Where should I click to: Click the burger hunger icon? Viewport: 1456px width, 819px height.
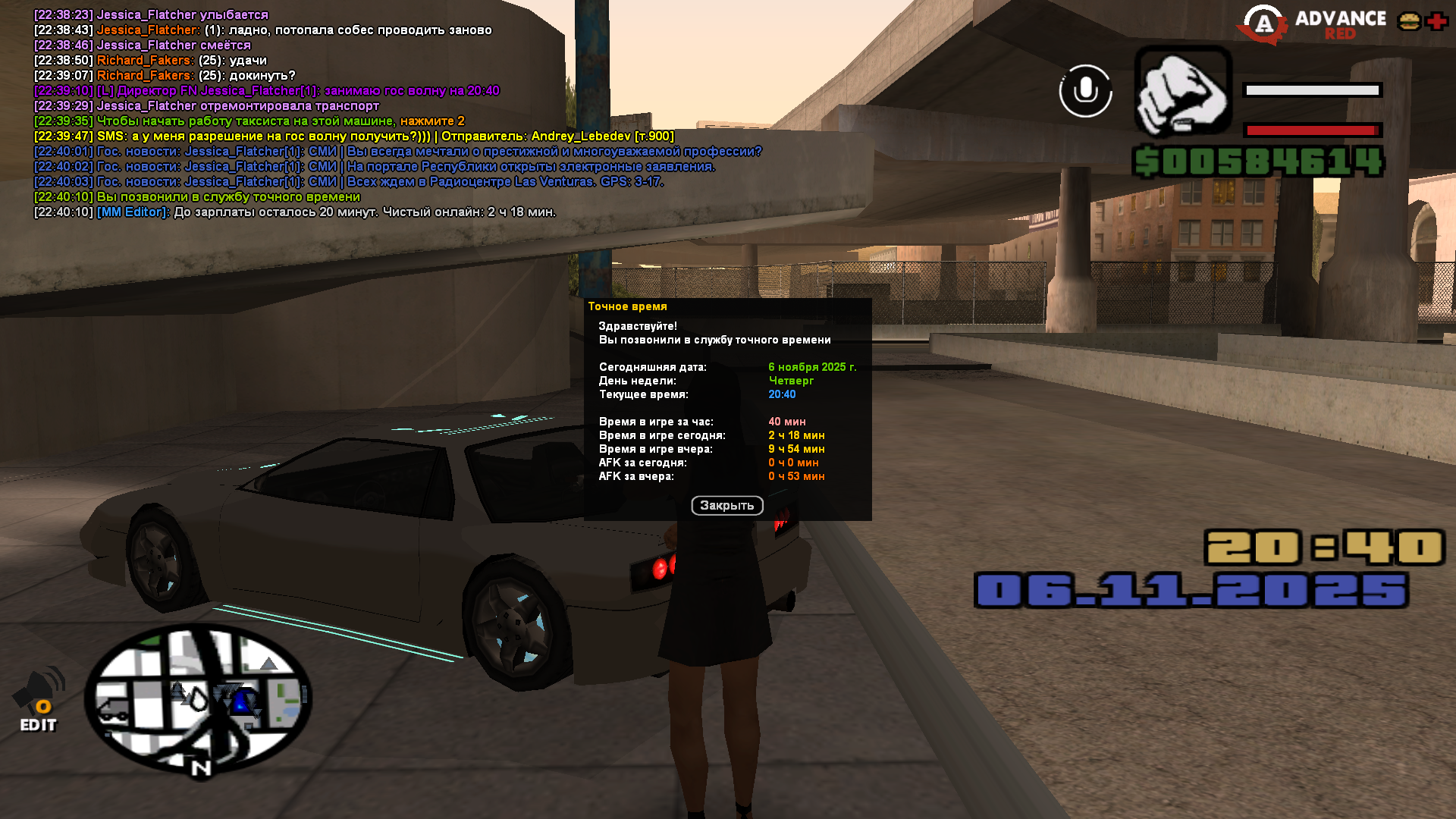coord(1409,21)
